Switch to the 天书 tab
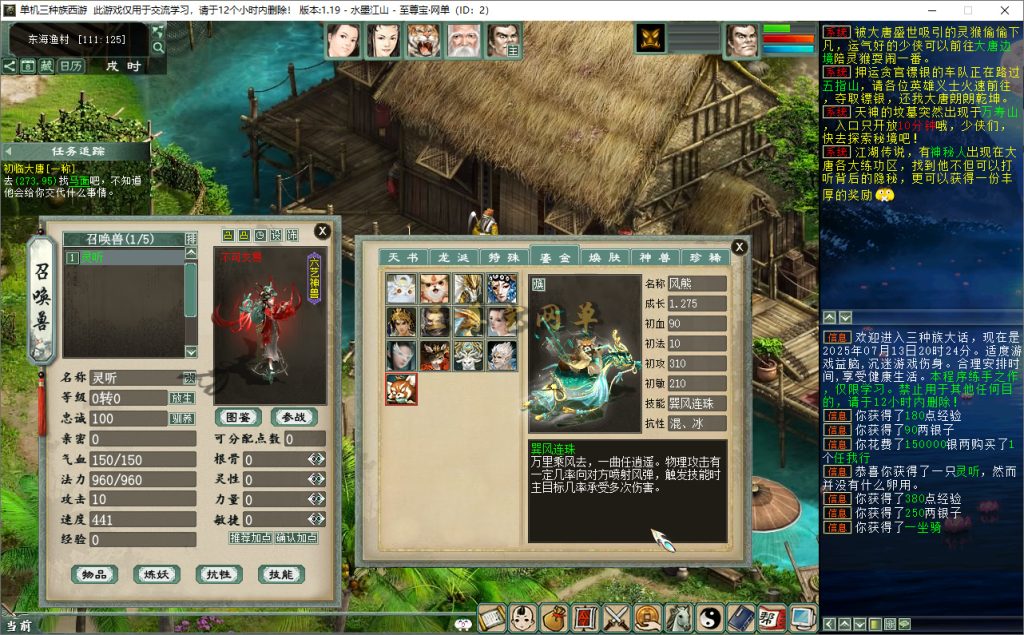 403,257
